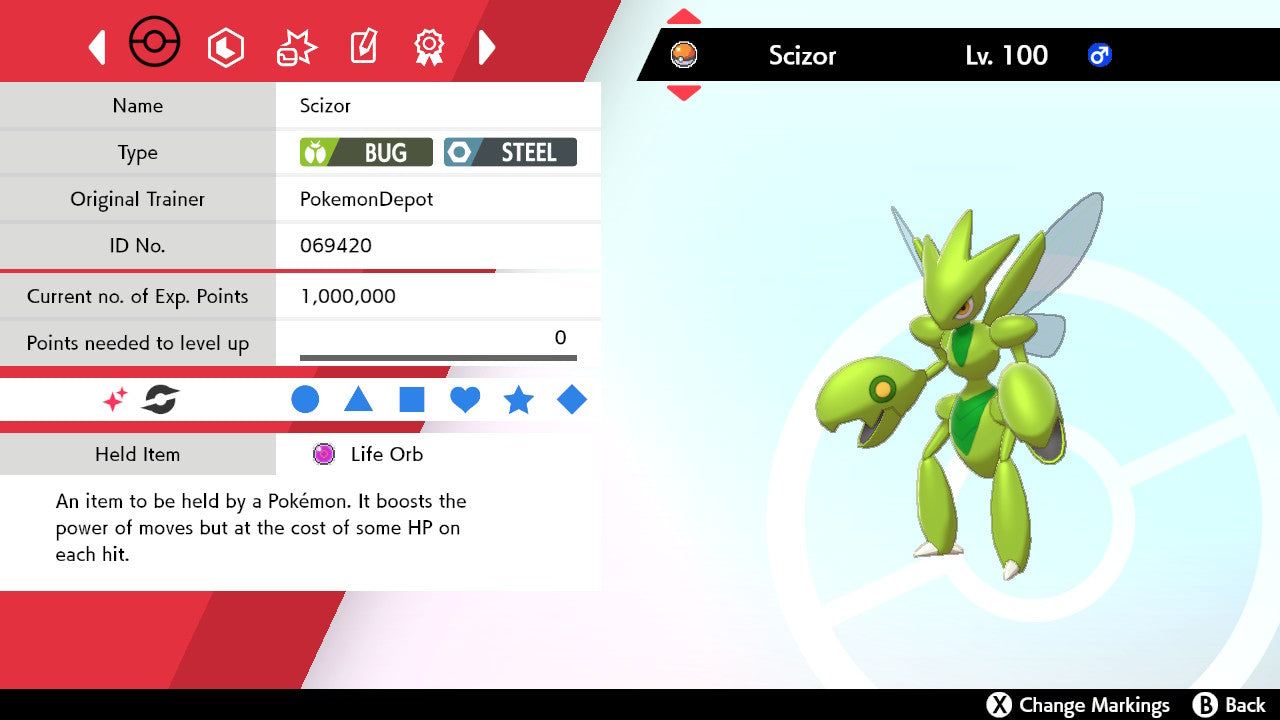Viewport: 1280px width, 720px height.
Task: Select the Steel type badge
Action: point(510,152)
